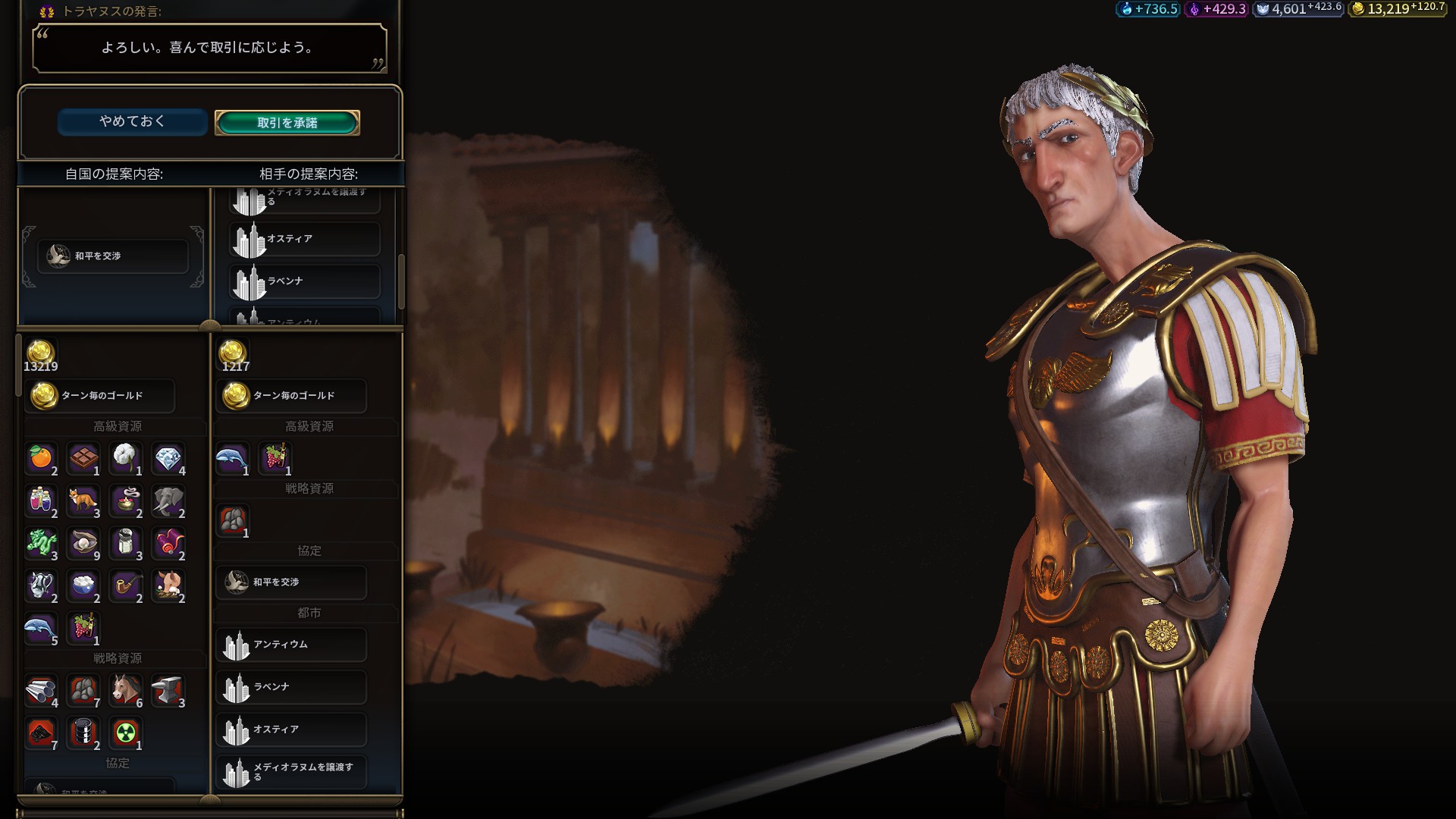Pick the chocolate luxury resource
1456x819 pixels.
pos(83,457)
